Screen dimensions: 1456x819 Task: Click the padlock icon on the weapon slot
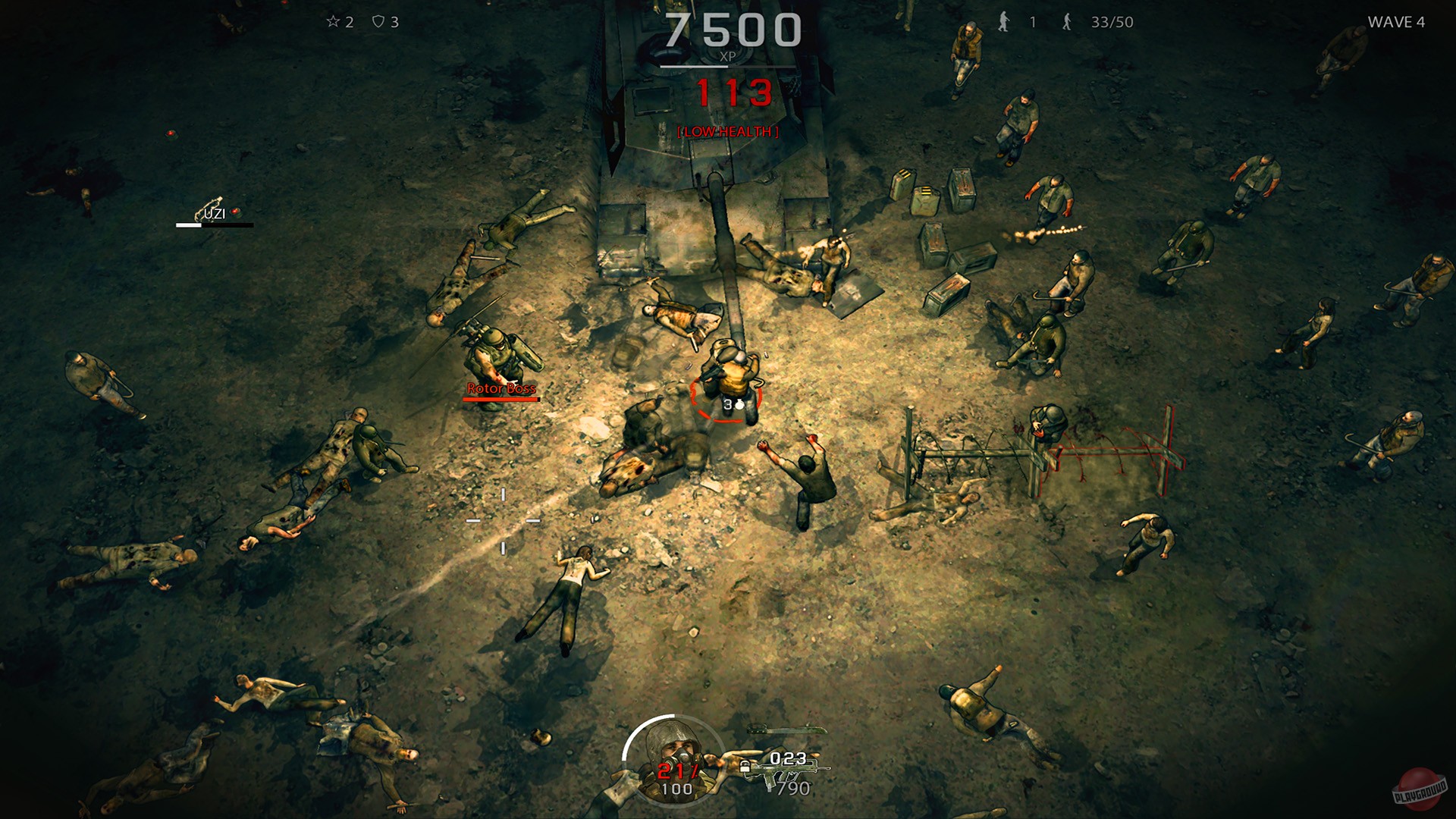pos(745,766)
